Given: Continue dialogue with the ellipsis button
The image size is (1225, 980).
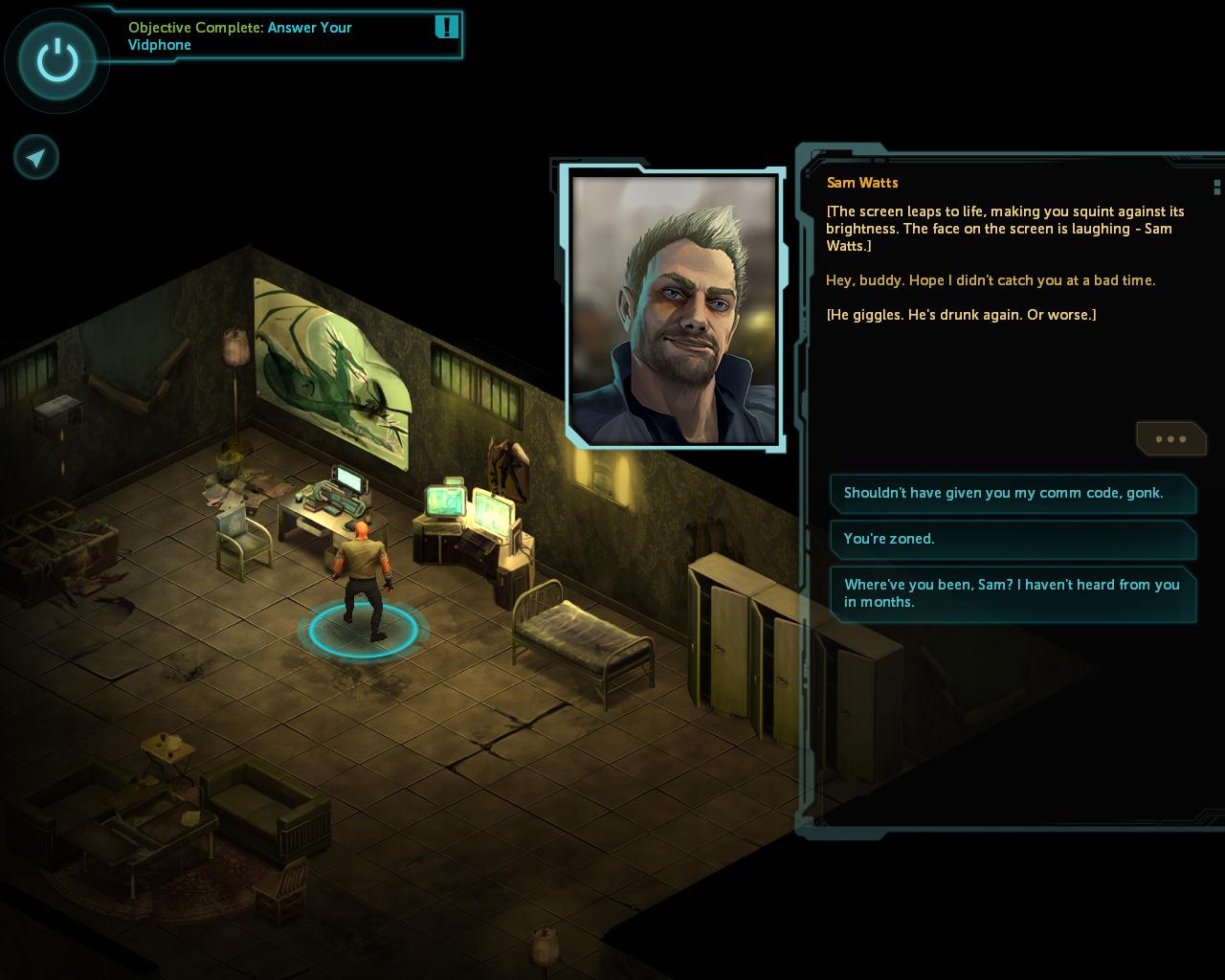Looking at the screenshot, I should click(1170, 439).
